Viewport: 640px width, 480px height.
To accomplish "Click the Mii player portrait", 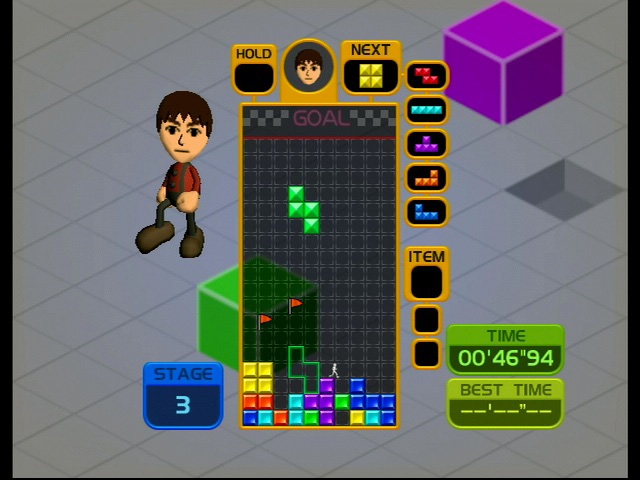I will pyautogui.click(x=308, y=67).
